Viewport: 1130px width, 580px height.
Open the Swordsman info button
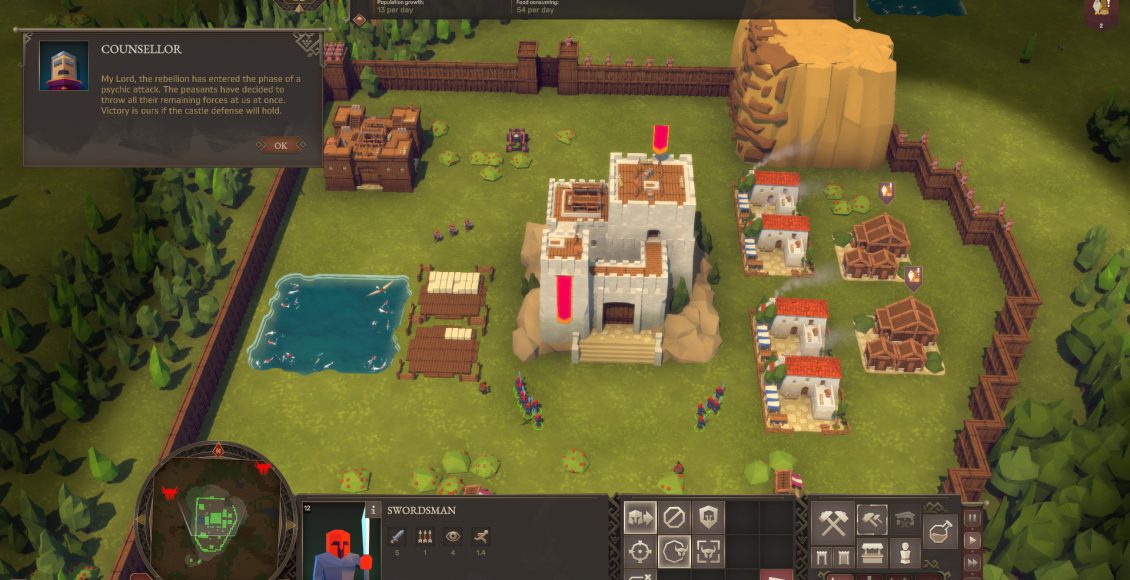point(373,510)
